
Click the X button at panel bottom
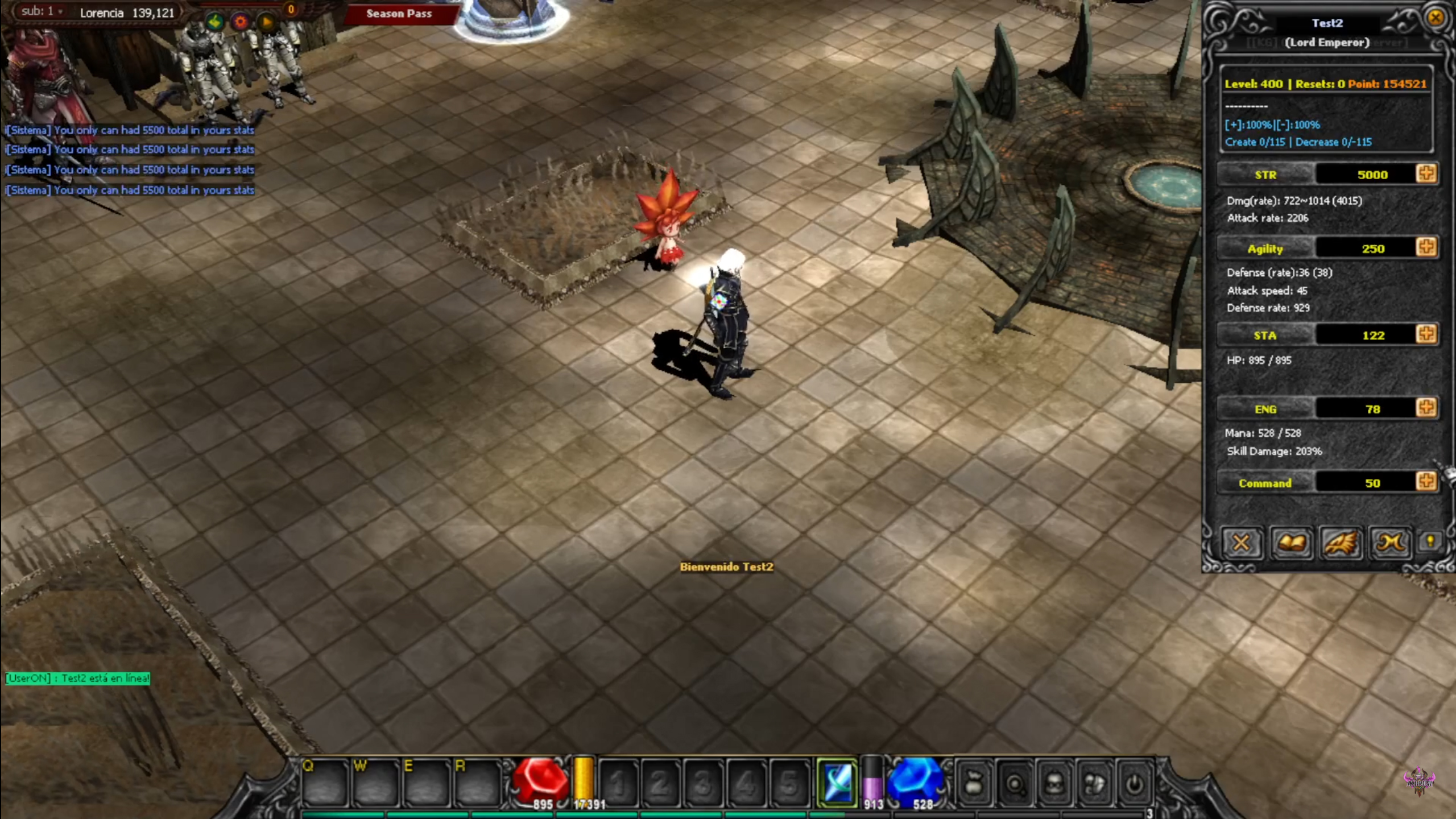pos(1240,543)
